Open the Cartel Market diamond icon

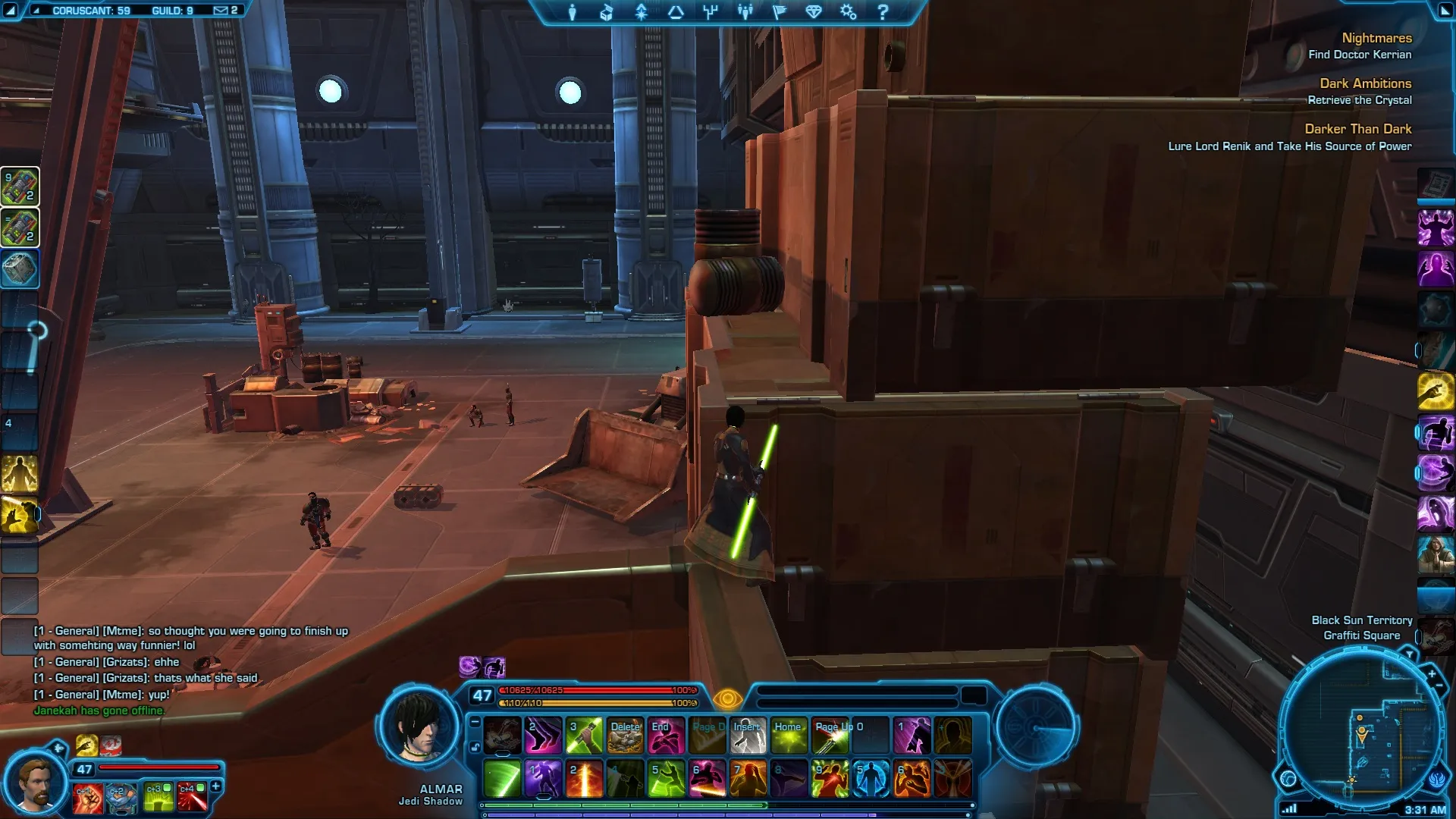[x=814, y=12]
